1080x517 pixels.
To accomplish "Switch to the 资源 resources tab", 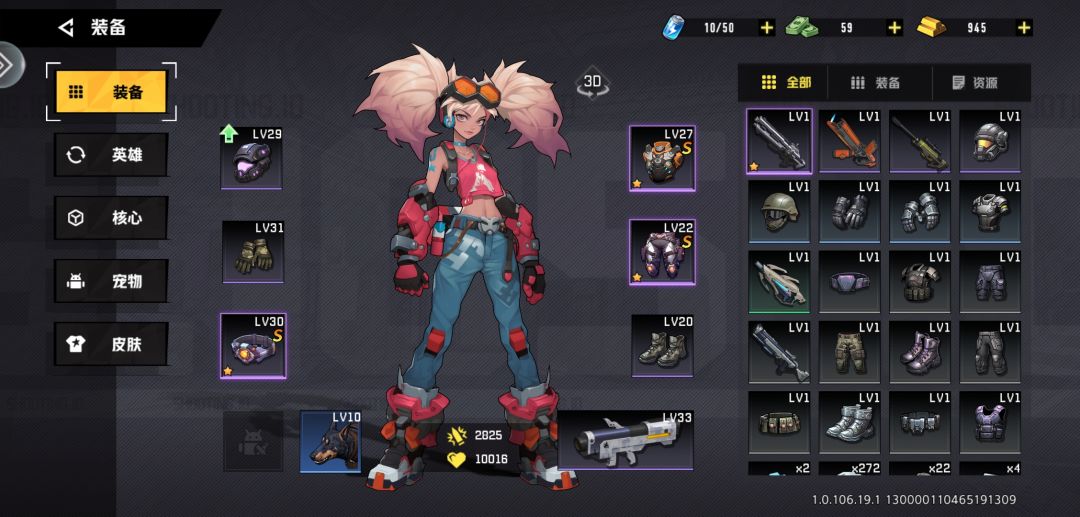I will pos(974,83).
